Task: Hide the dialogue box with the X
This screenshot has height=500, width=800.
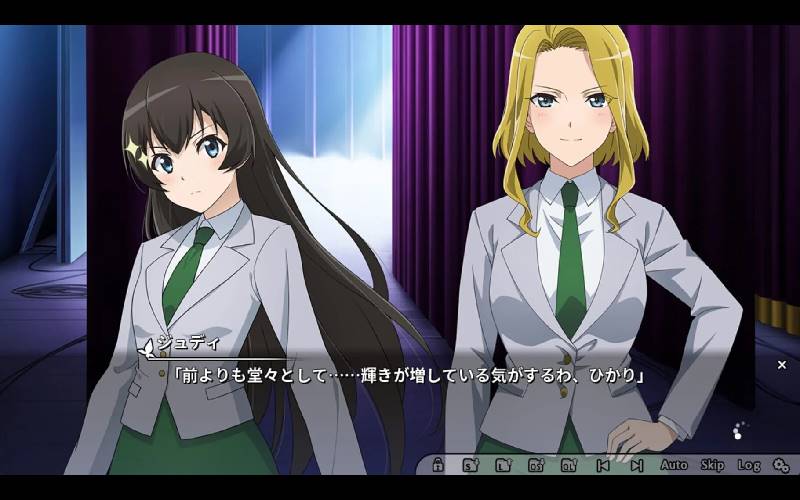Action: tap(782, 365)
